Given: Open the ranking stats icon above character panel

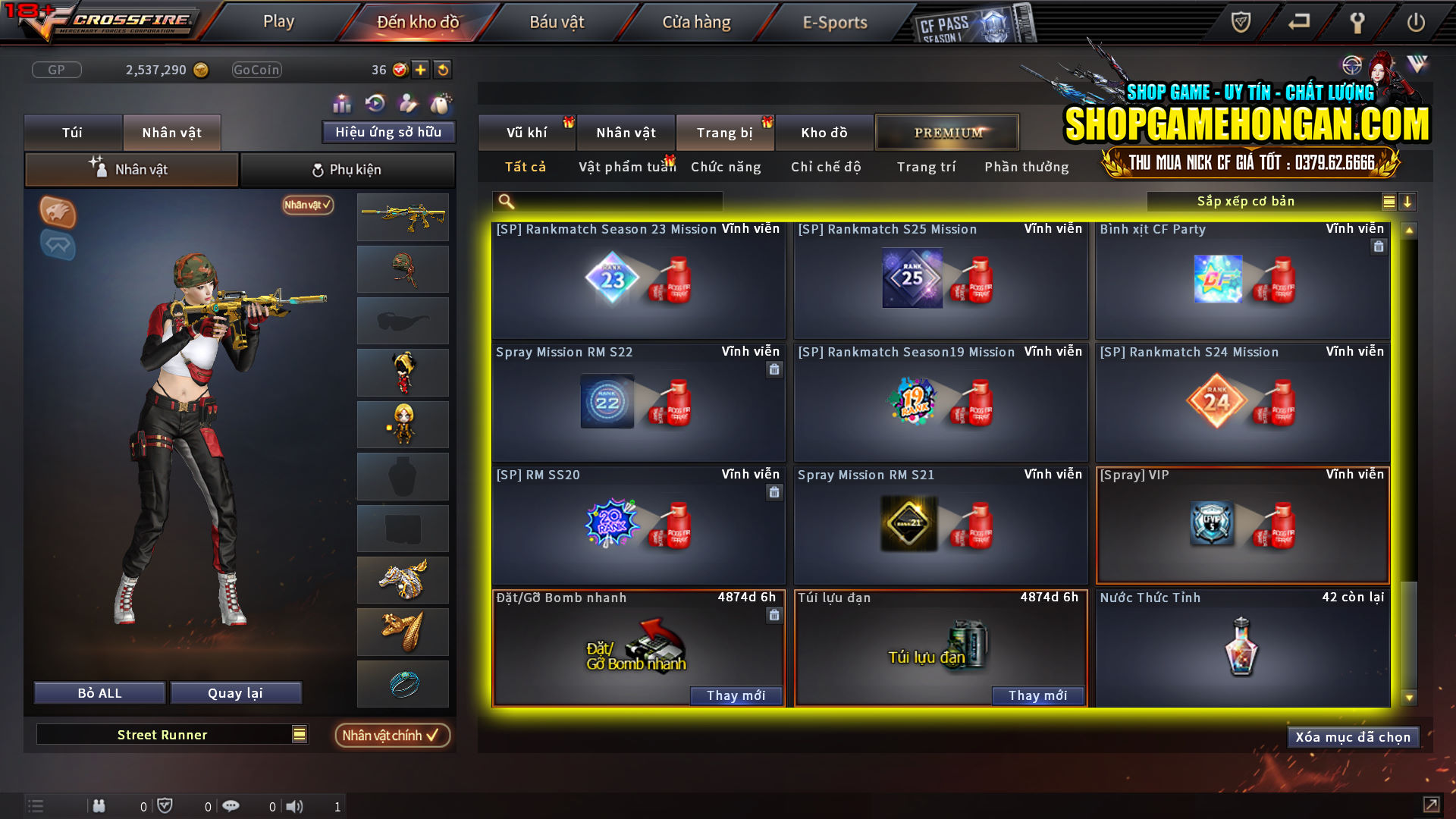Looking at the screenshot, I should (342, 102).
